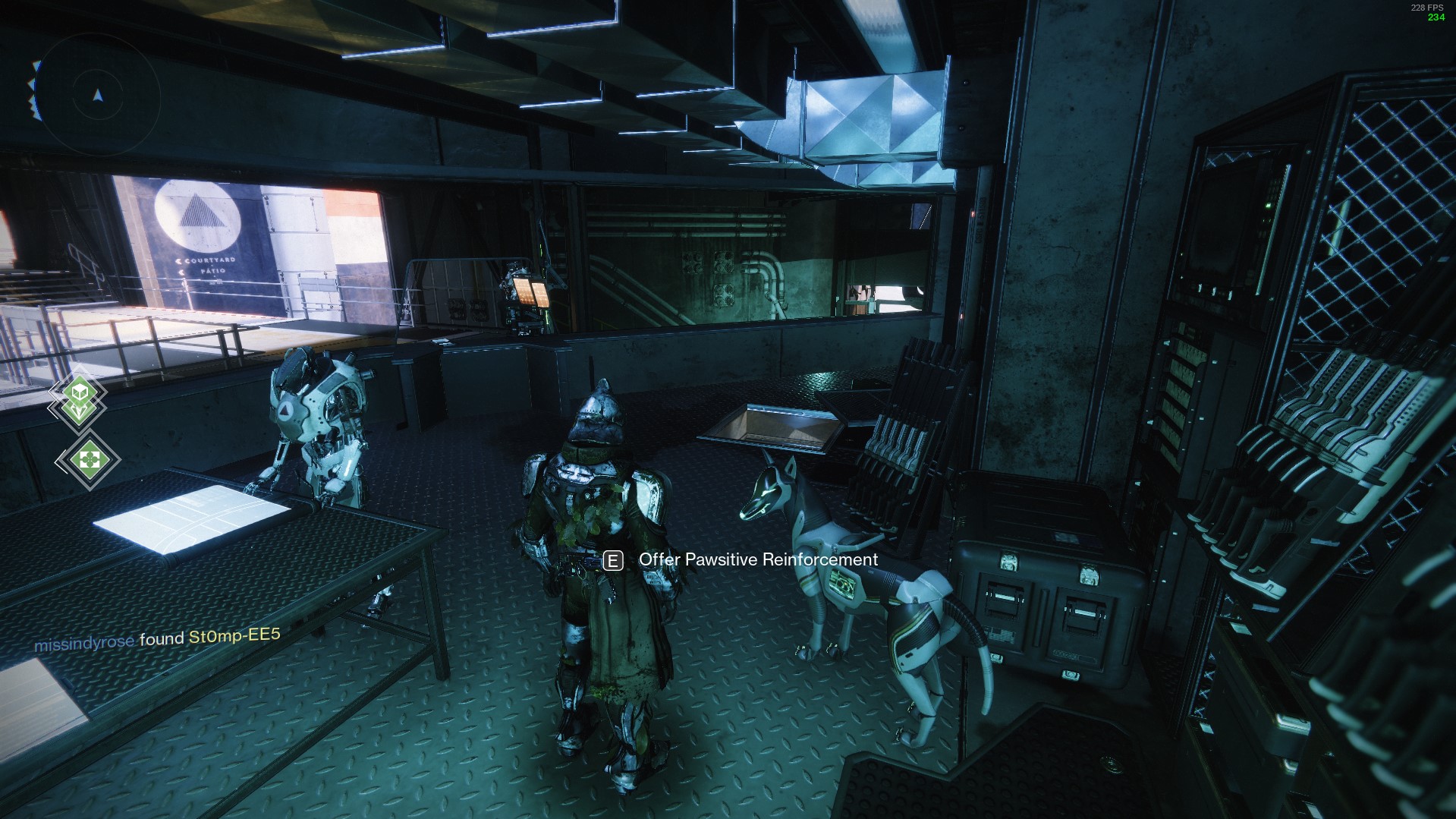Select the green cube waypoint icon
The height and width of the screenshot is (819, 1456).
point(79,392)
